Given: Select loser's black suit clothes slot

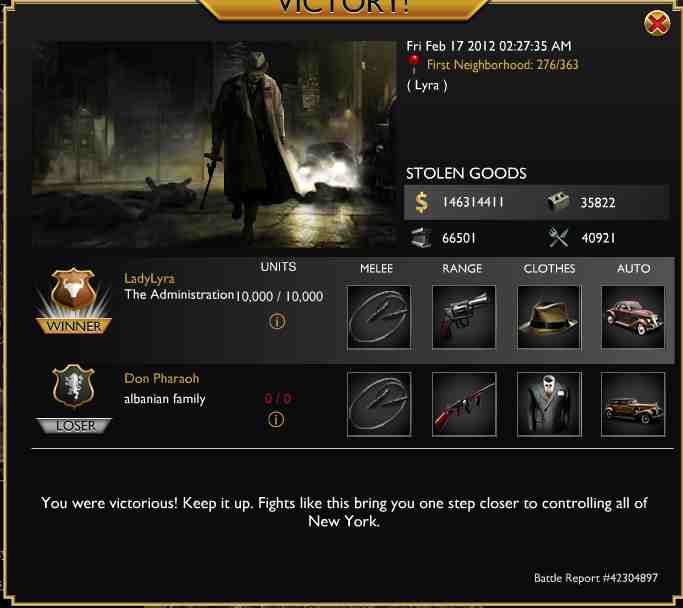Looking at the screenshot, I should [x=549, y=404].
